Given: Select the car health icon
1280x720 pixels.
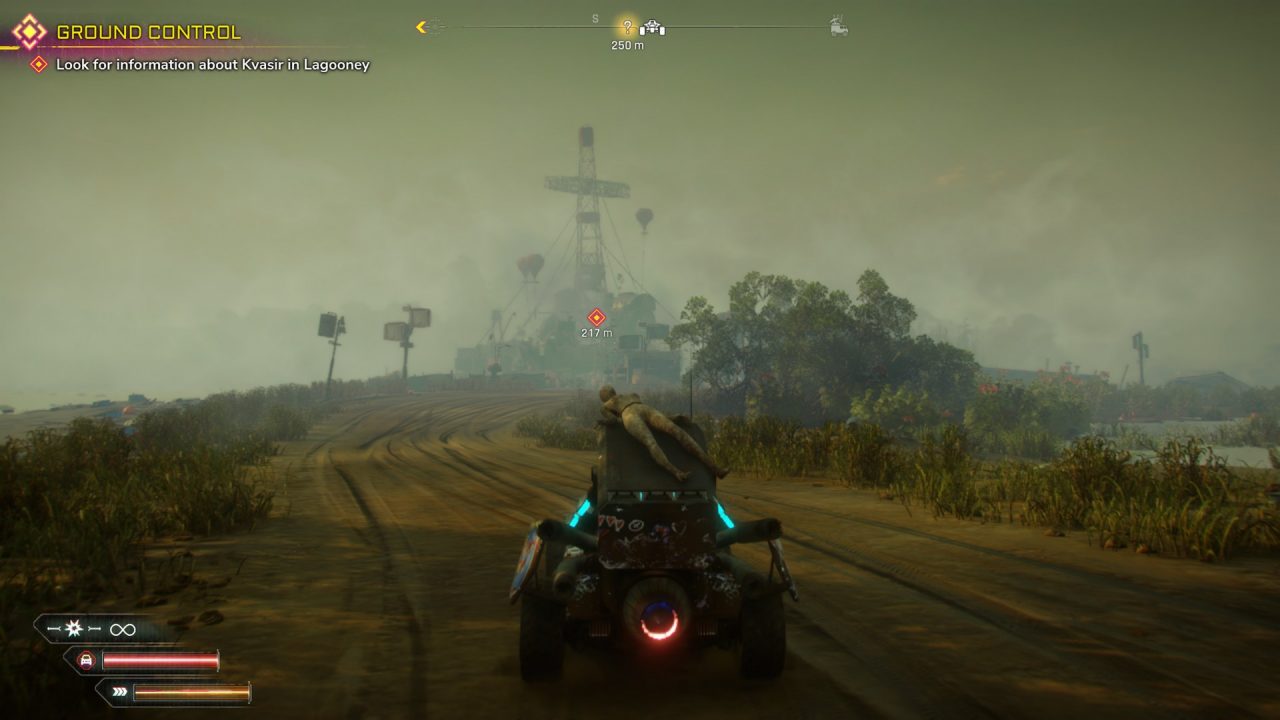Looking at the screenshot, I should pyautogui.click(x=87, y=660).
